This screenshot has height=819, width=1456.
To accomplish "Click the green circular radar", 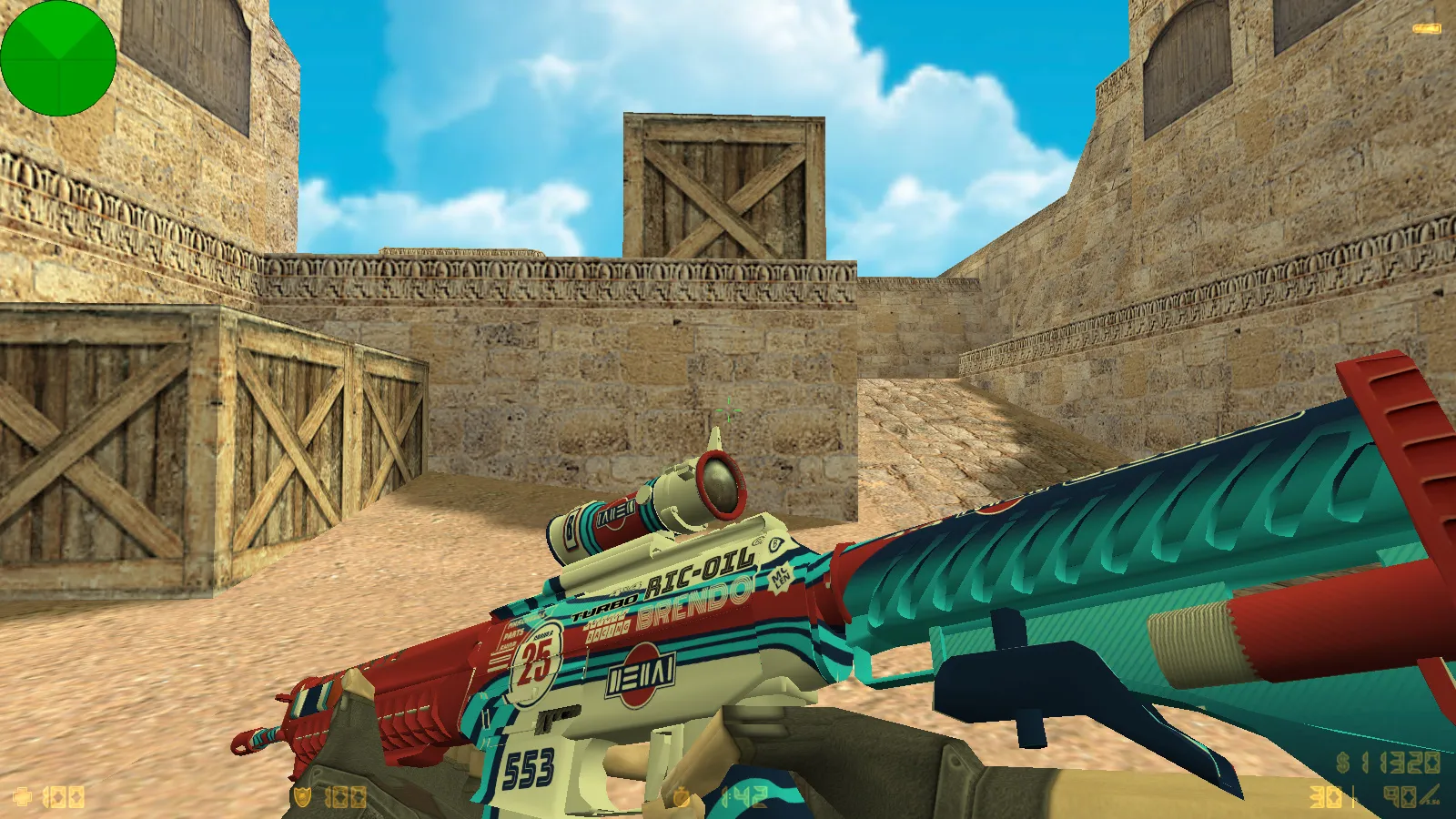I will pyautogui.click(x=58, y=58).
